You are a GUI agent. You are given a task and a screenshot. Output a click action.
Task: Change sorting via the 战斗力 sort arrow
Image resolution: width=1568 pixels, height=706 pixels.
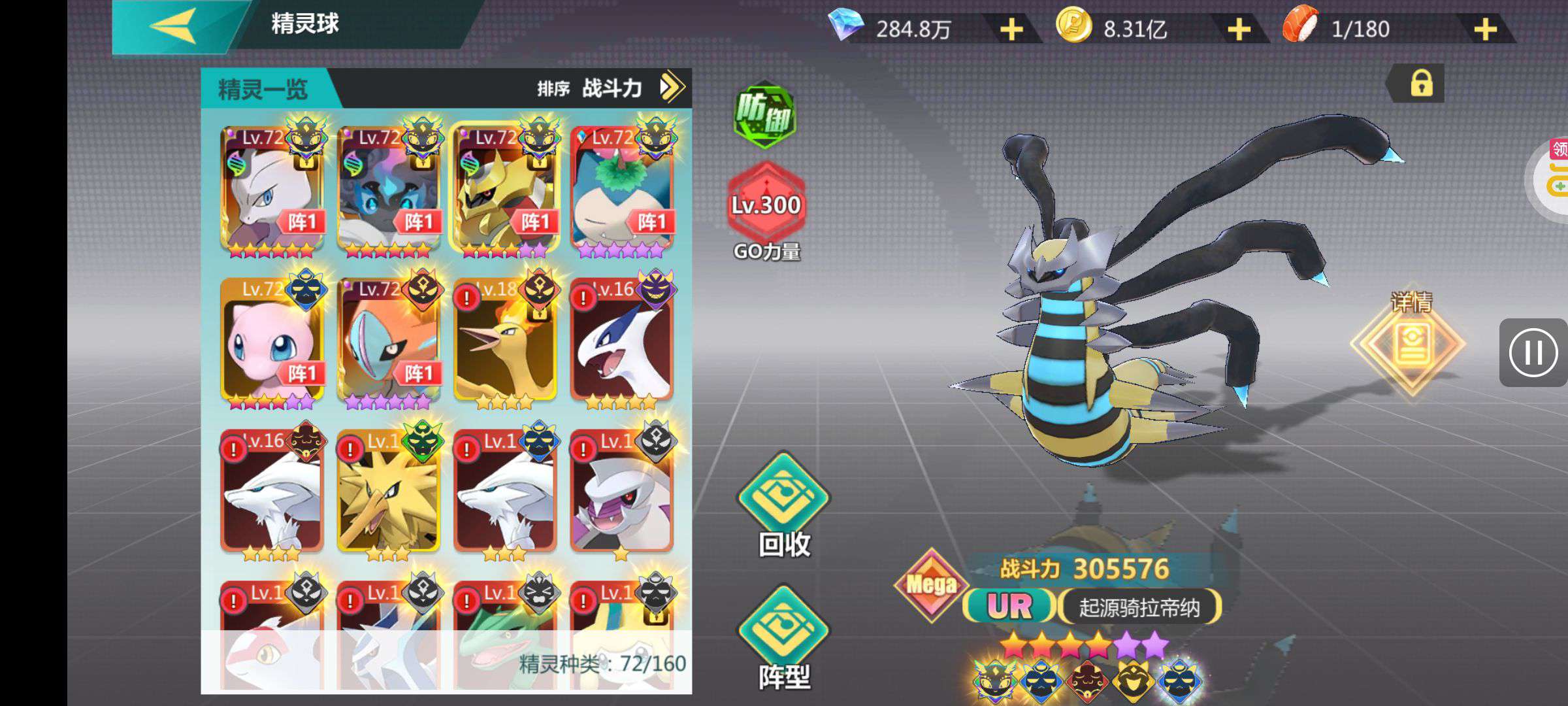click(x=672, y=87)
